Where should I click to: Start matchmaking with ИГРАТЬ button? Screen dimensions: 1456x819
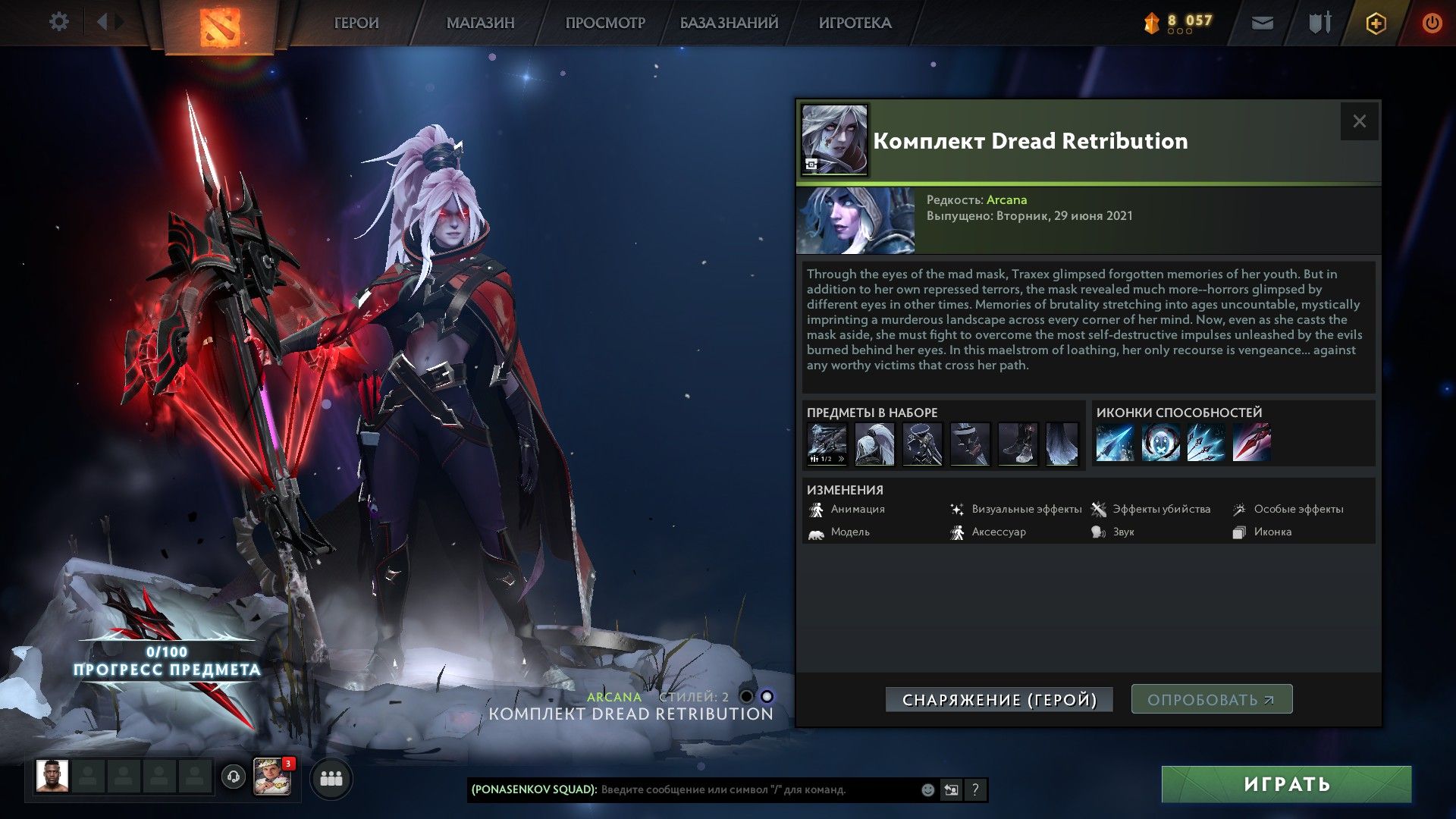[x=1286, y=784]
